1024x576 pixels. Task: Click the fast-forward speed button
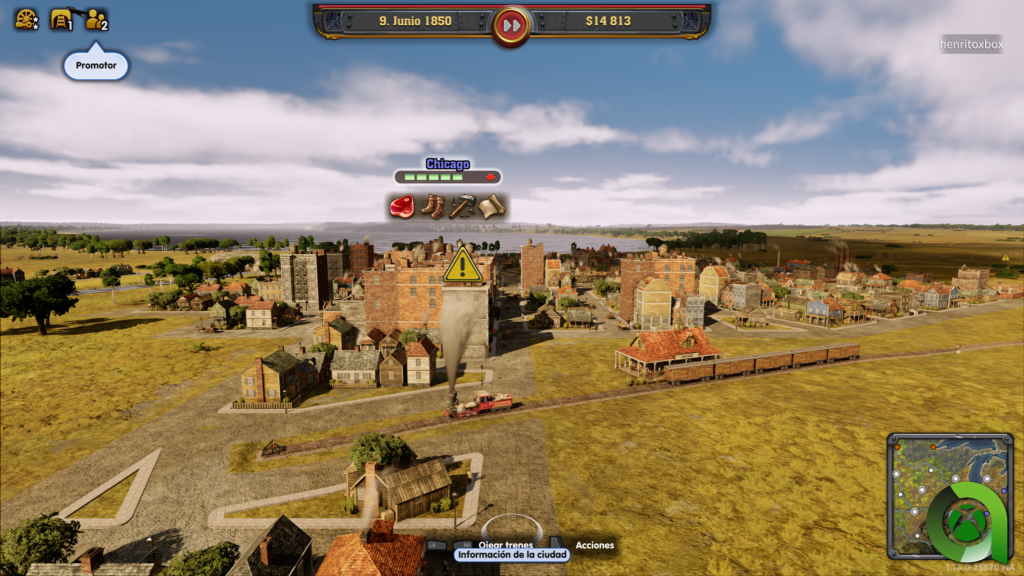511,24
